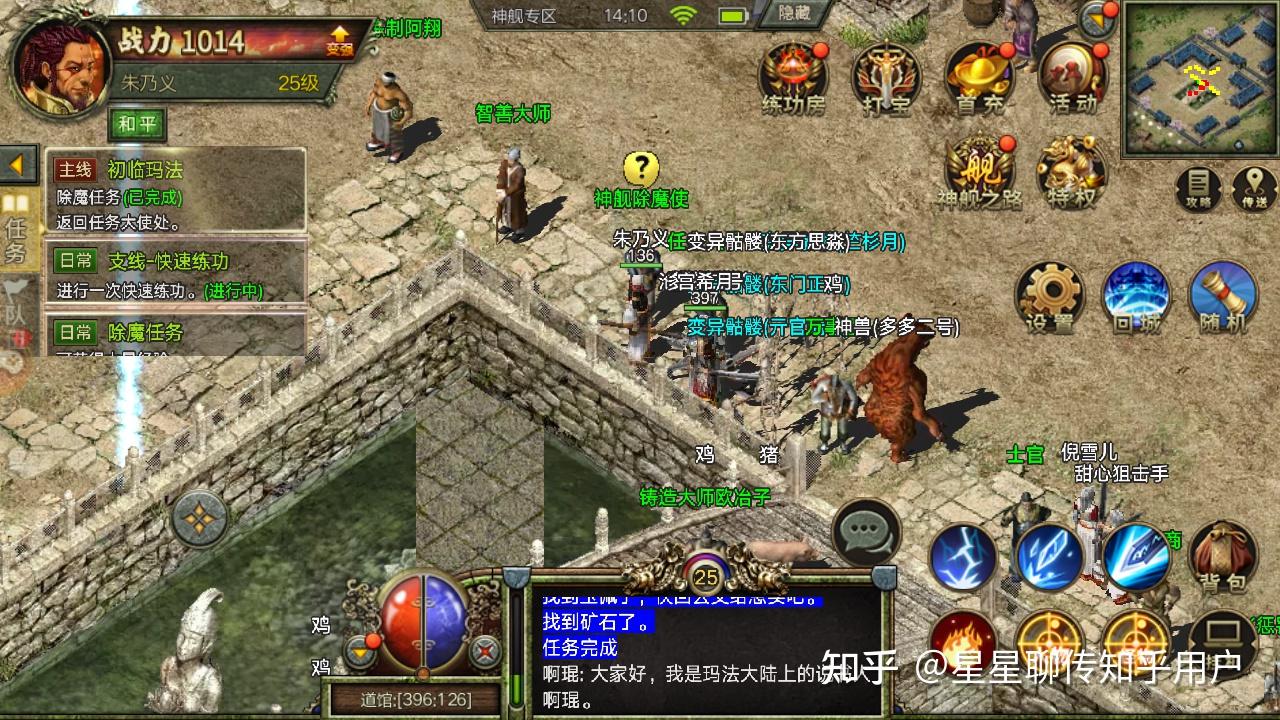
Task: Open the 神舰之路 icon
Action: [x=980, y=170]
